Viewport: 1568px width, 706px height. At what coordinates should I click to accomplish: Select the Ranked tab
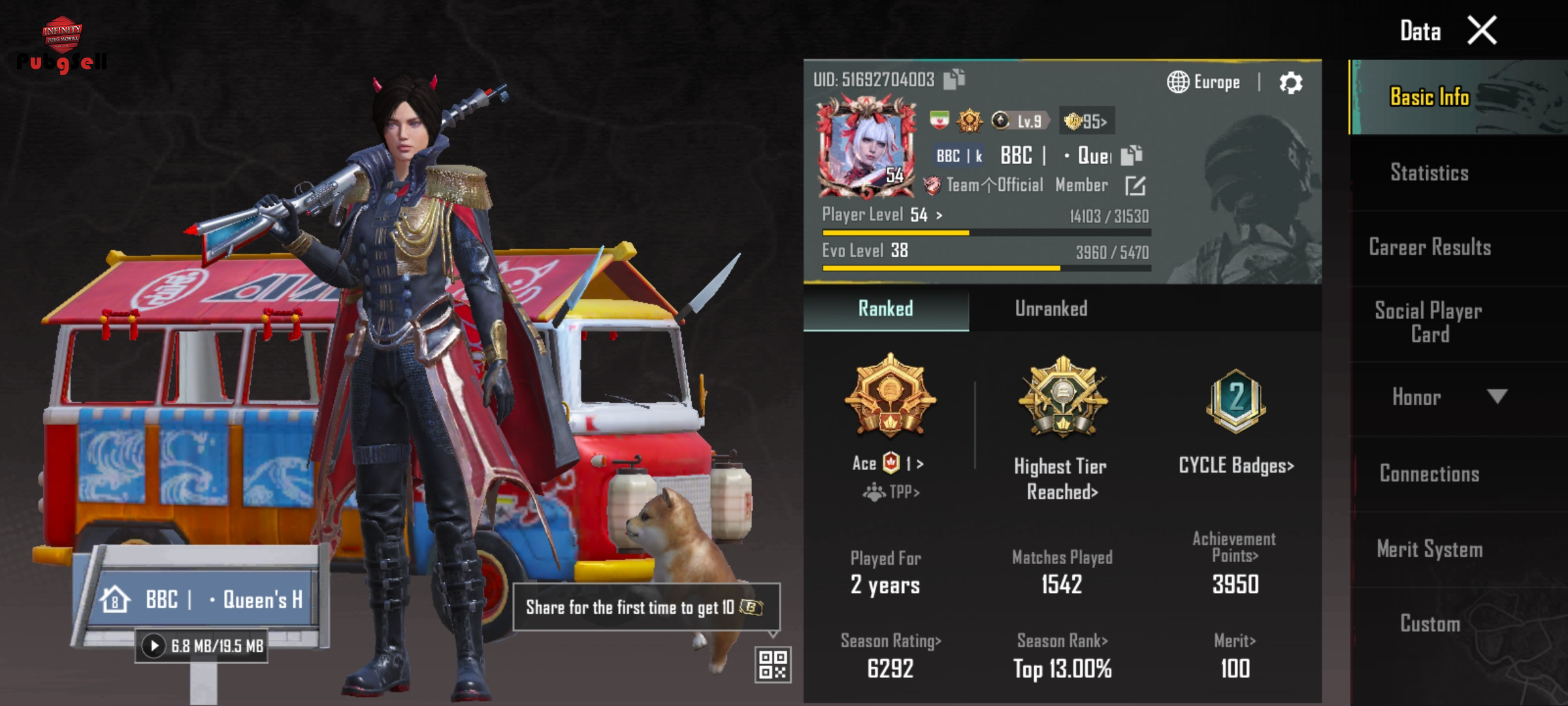coord(885,309)
